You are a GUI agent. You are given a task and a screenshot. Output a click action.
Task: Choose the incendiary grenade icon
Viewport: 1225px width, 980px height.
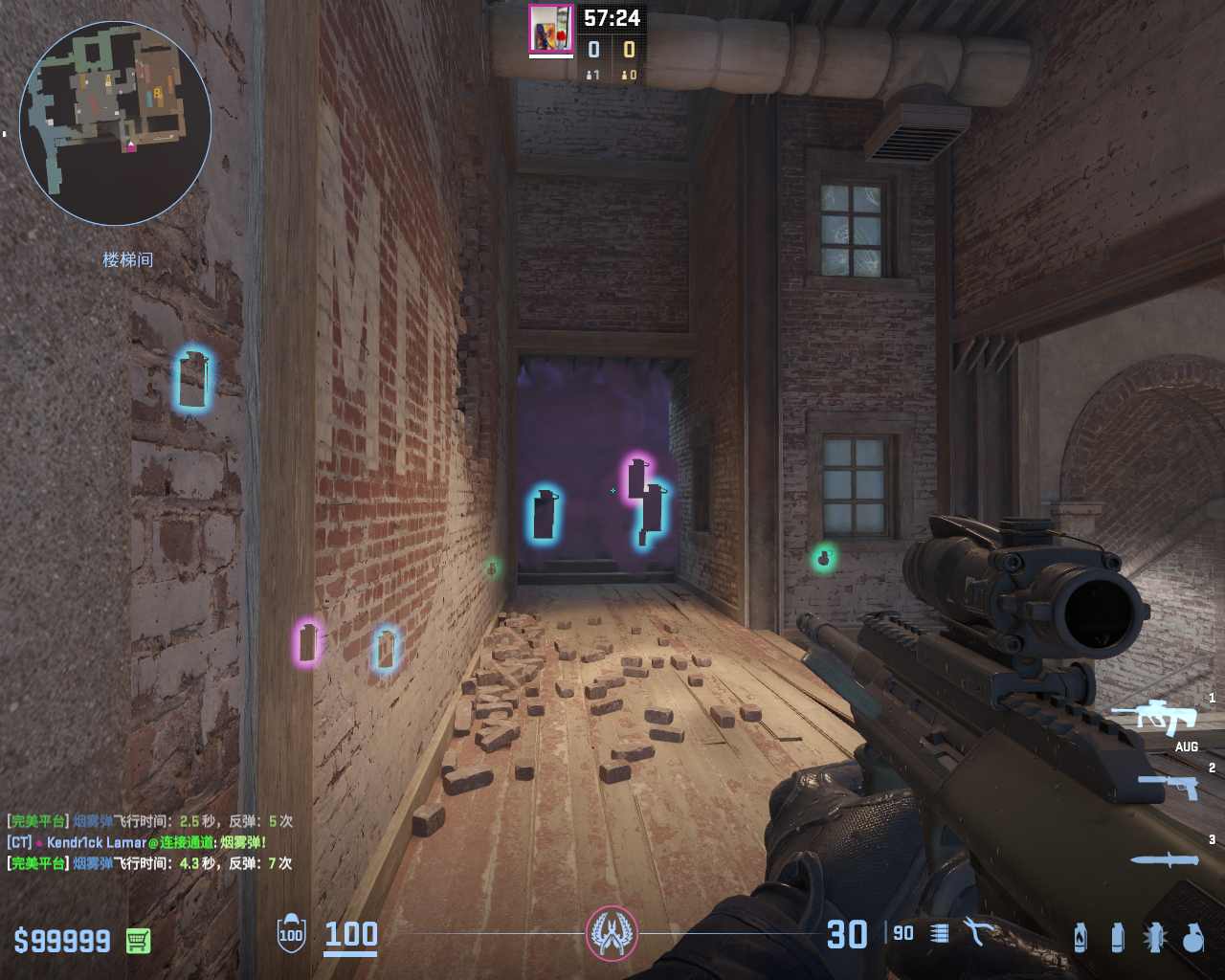(1080, 938)
